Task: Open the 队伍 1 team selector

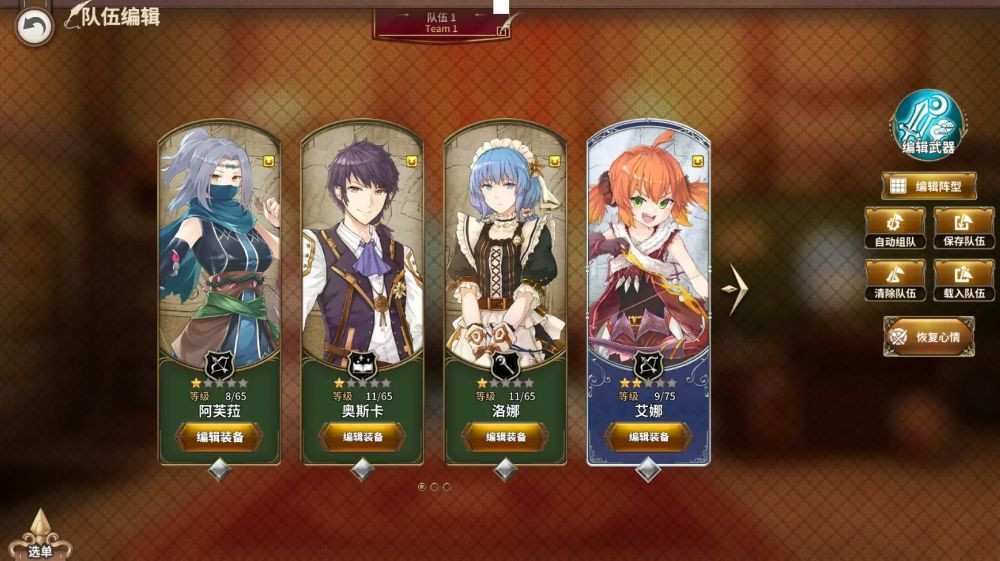Action: (441, 23)
